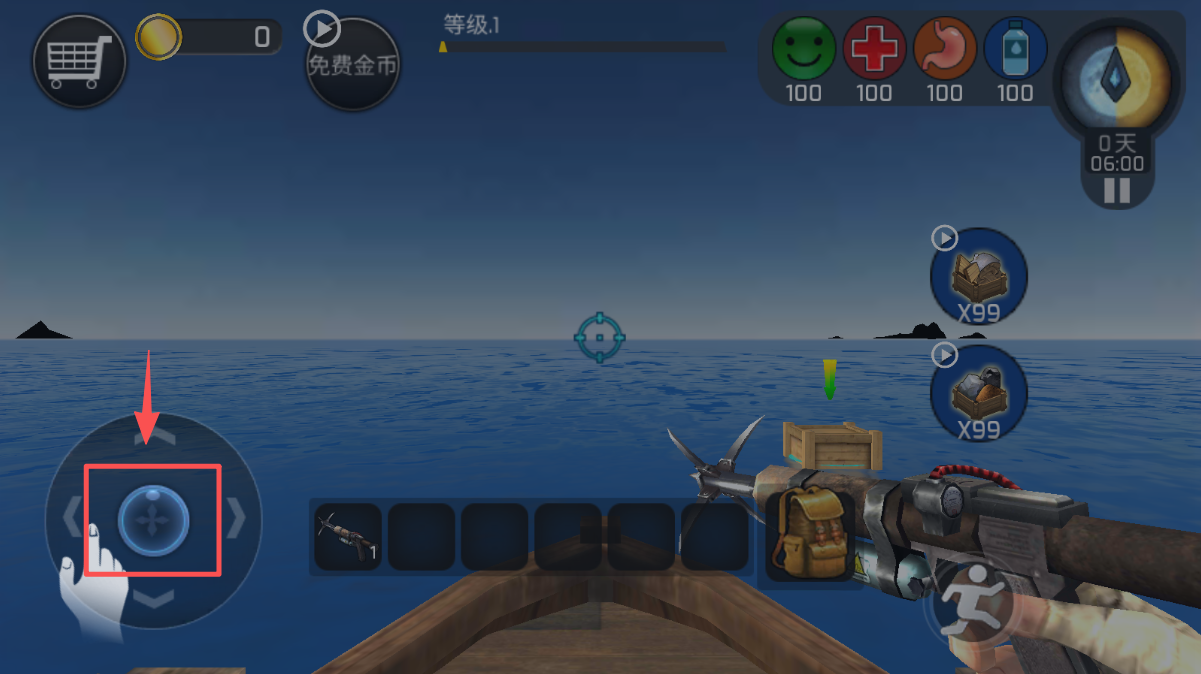Tap the joystick's left arrow
Viewport: 1201px width, 674px height.
click(x=71, y=519)
